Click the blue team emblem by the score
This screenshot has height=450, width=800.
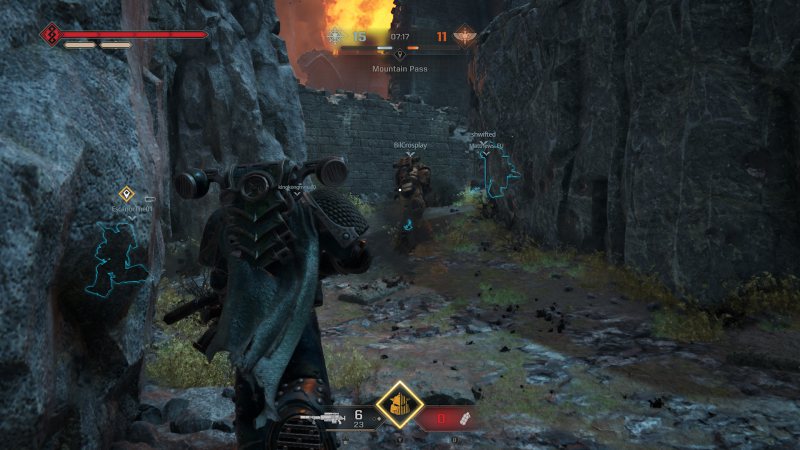(336, 37)
